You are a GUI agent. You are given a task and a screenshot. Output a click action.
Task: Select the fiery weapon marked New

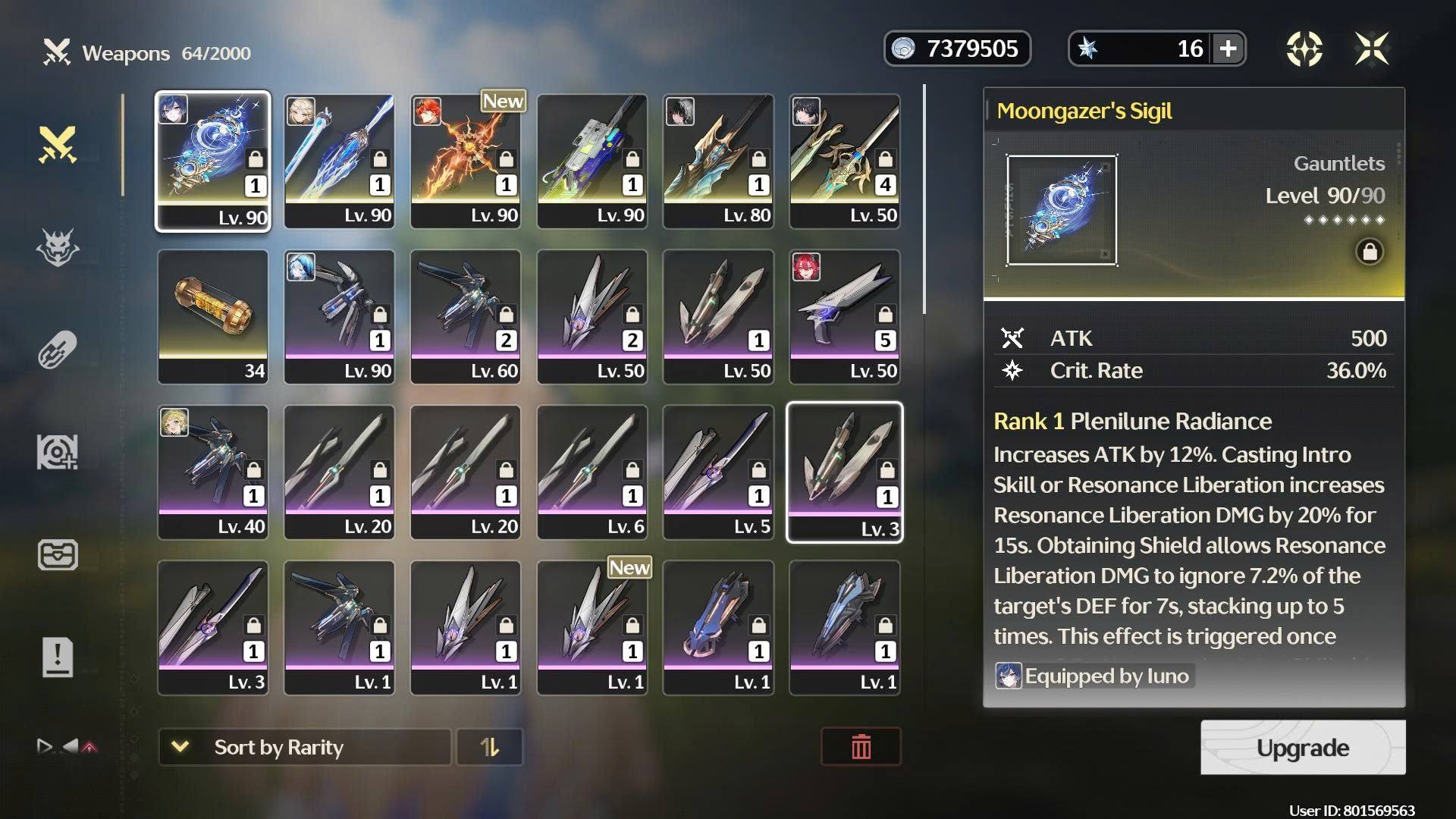coord(466,161)
